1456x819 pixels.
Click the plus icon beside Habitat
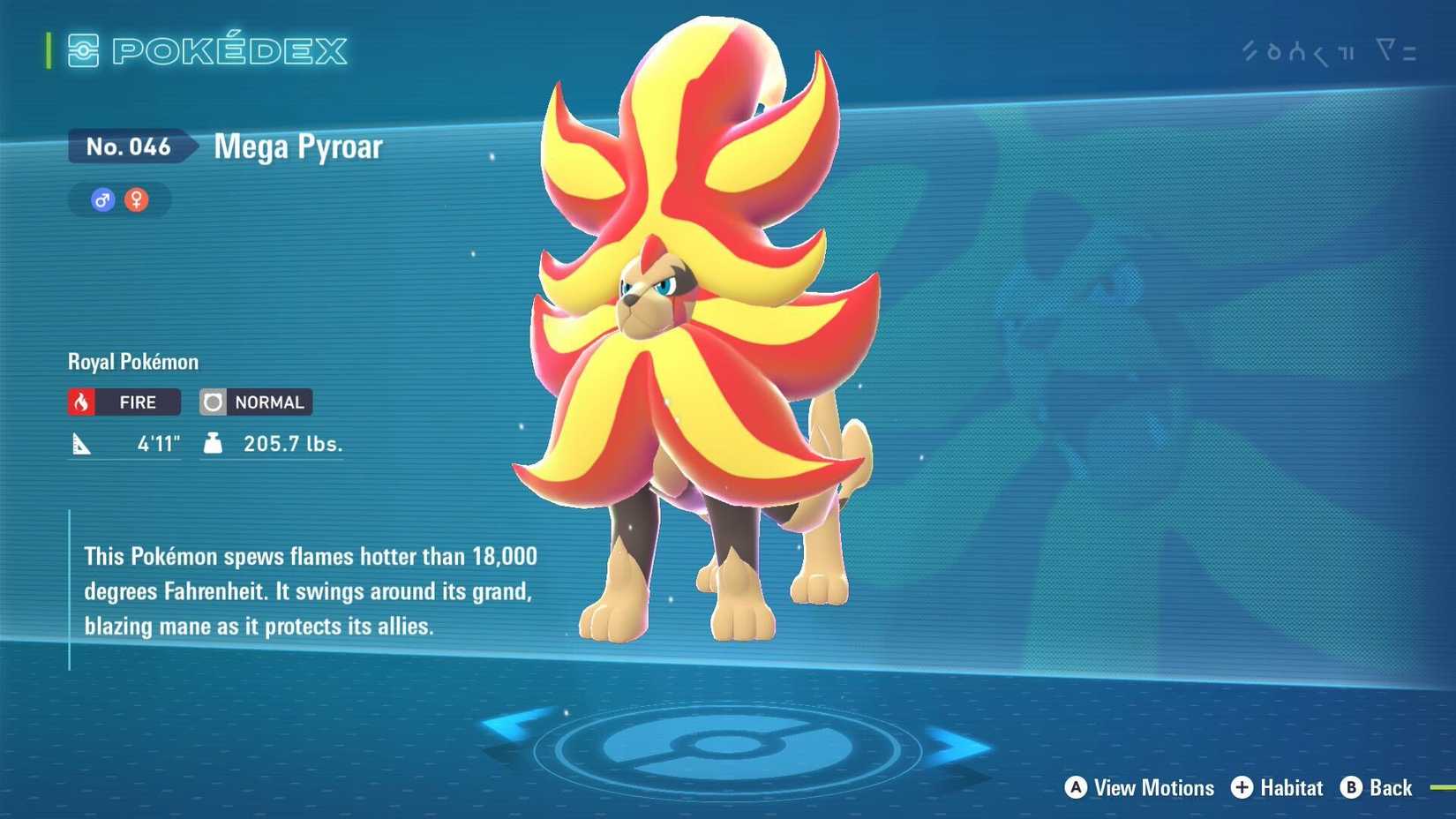(1243, 788)
